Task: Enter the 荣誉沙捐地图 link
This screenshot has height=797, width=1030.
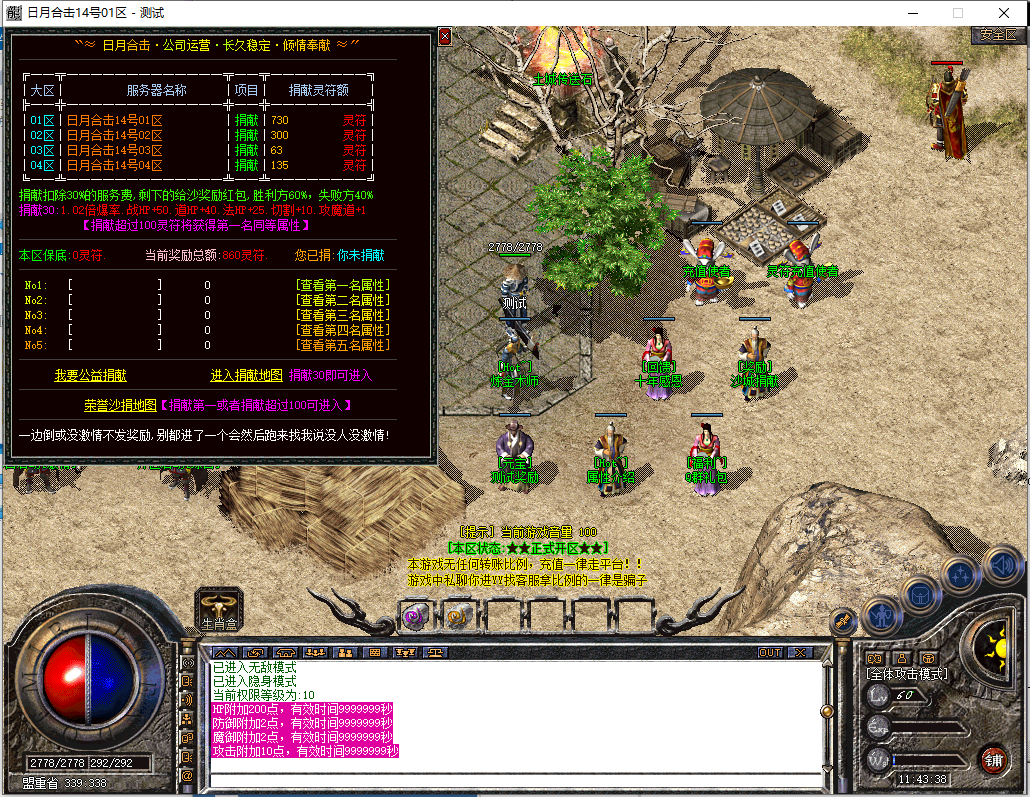Action: (120, 405)
